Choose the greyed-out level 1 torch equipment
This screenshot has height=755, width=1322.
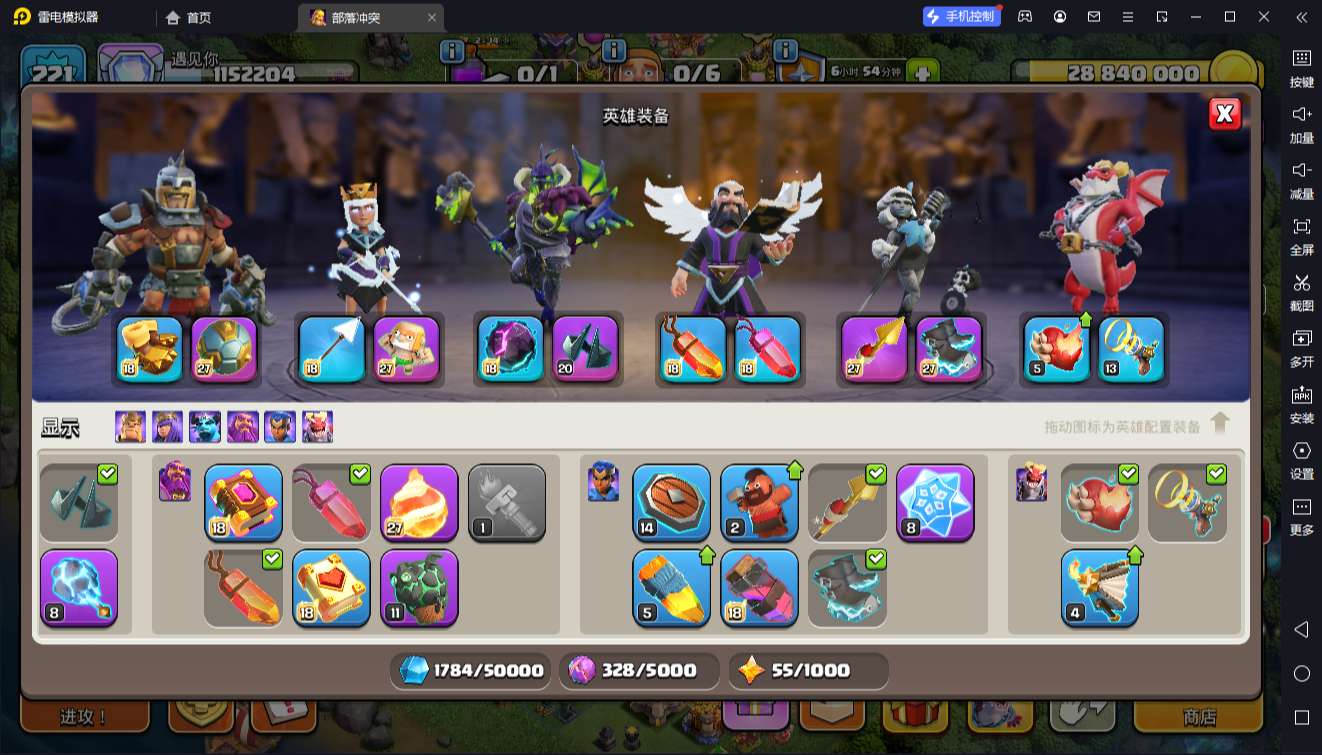coord(507,502)
